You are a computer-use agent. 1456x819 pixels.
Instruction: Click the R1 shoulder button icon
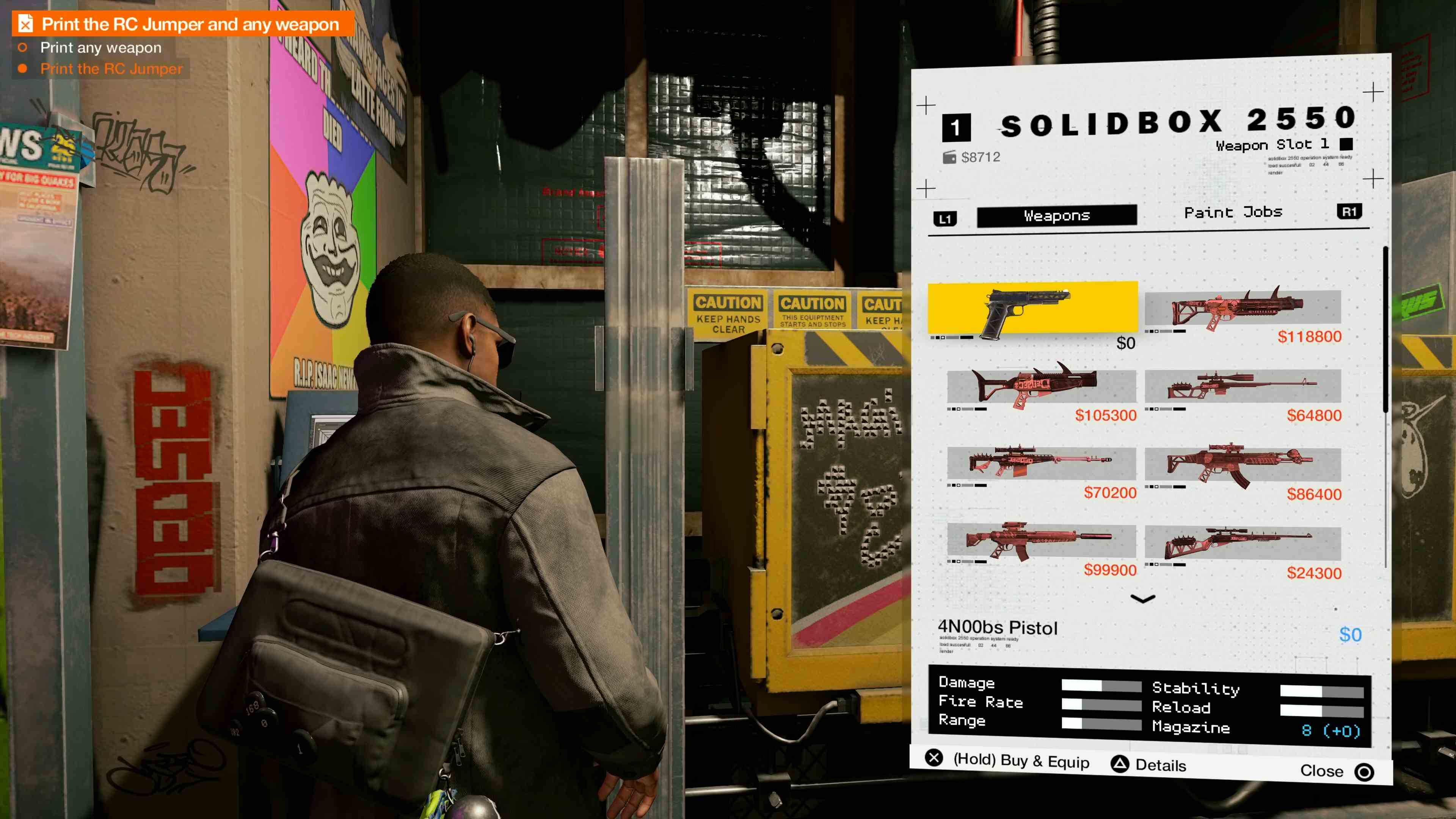(x=1350, y=212)
